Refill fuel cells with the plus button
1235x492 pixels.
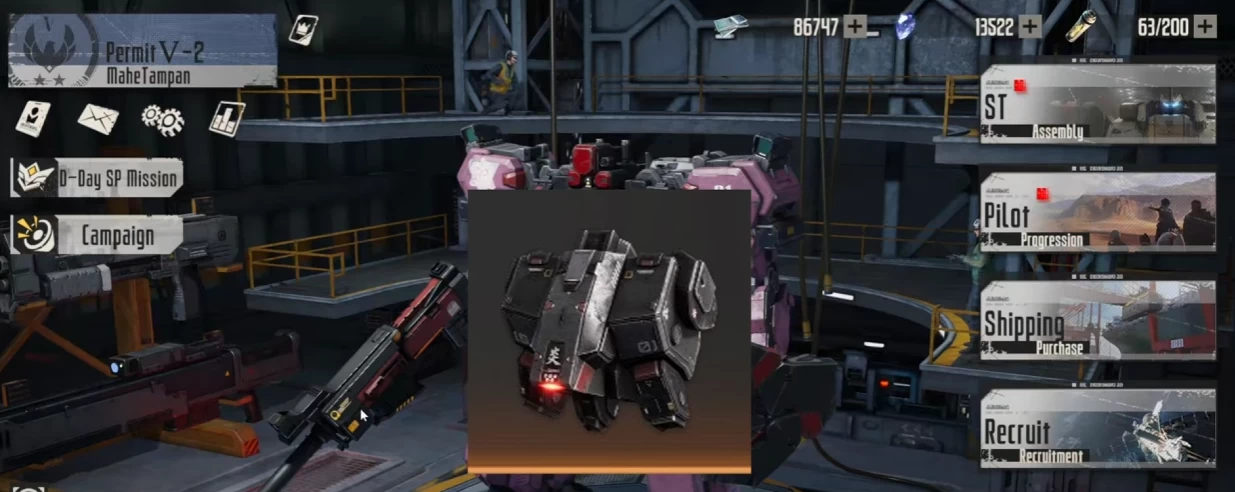pos(1205,27)
